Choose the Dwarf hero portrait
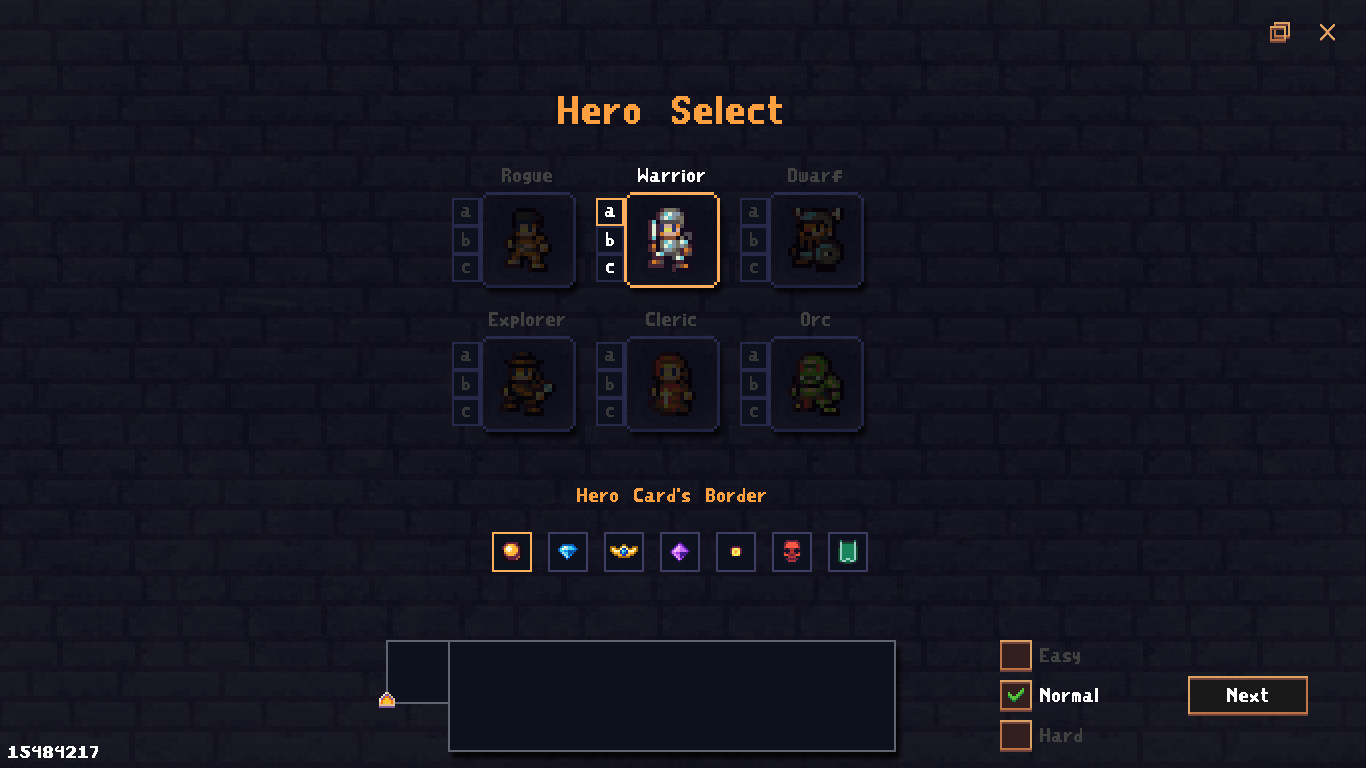Viewport: 1366px width, 768px height. click(x=816, y=240)
